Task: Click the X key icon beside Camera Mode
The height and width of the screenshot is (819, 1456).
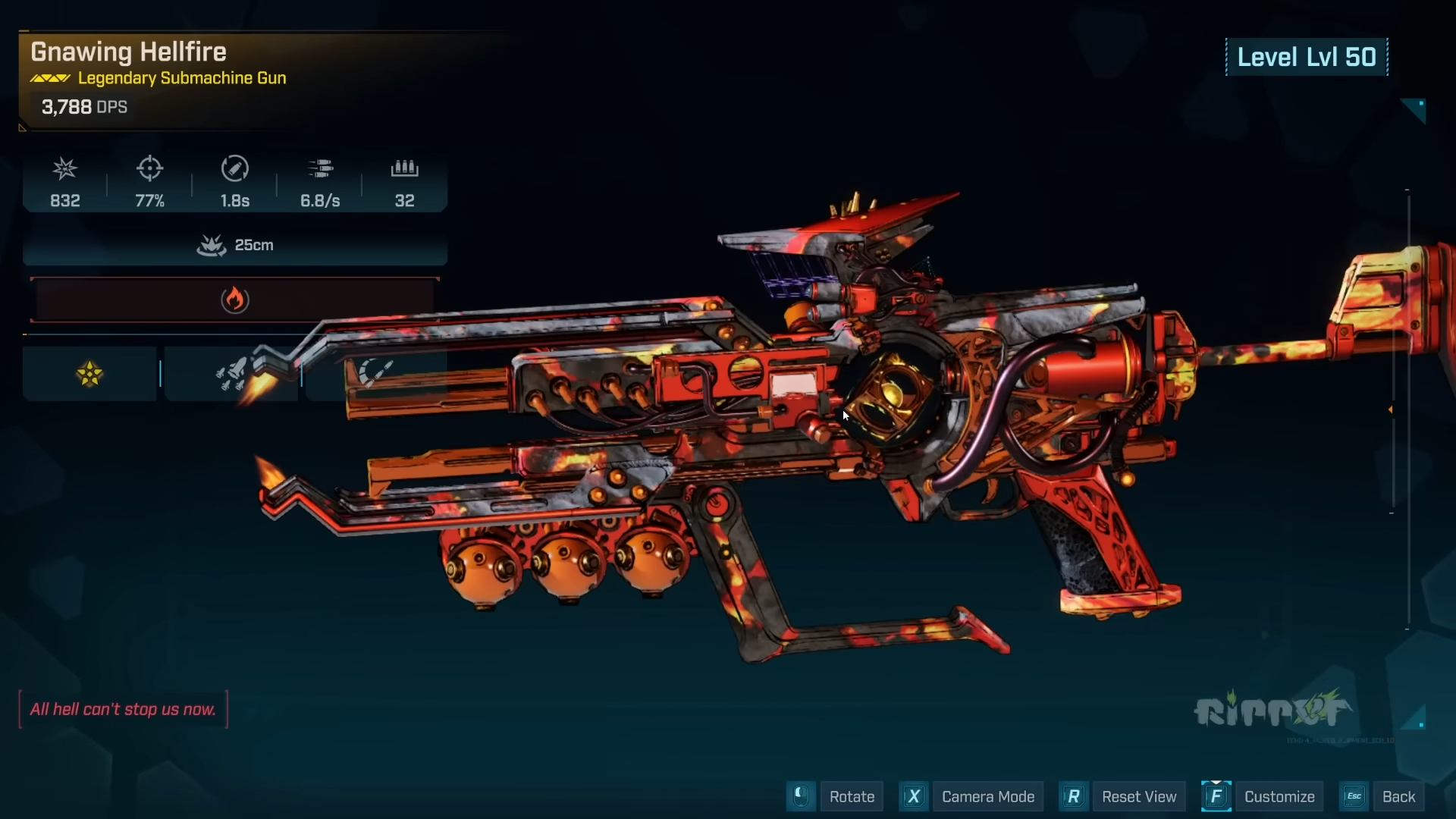Action: click(x=914, y=796)
